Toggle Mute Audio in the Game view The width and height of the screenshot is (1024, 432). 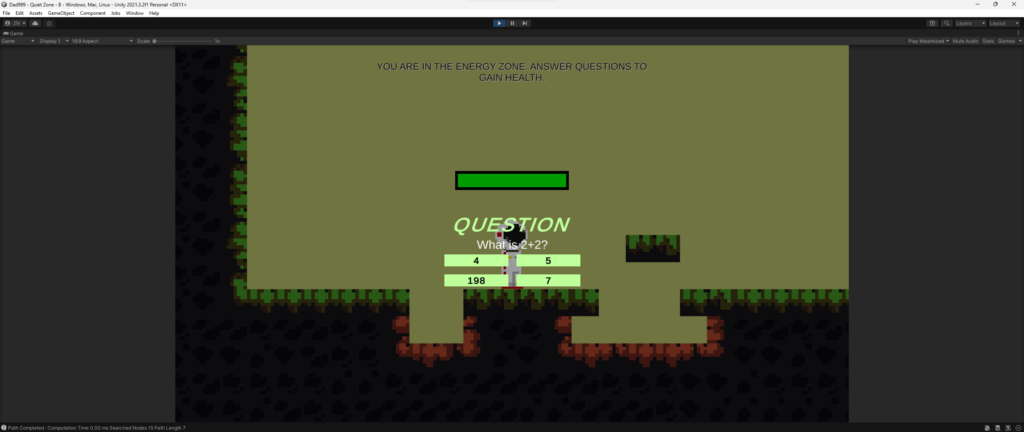coord(964,41)
